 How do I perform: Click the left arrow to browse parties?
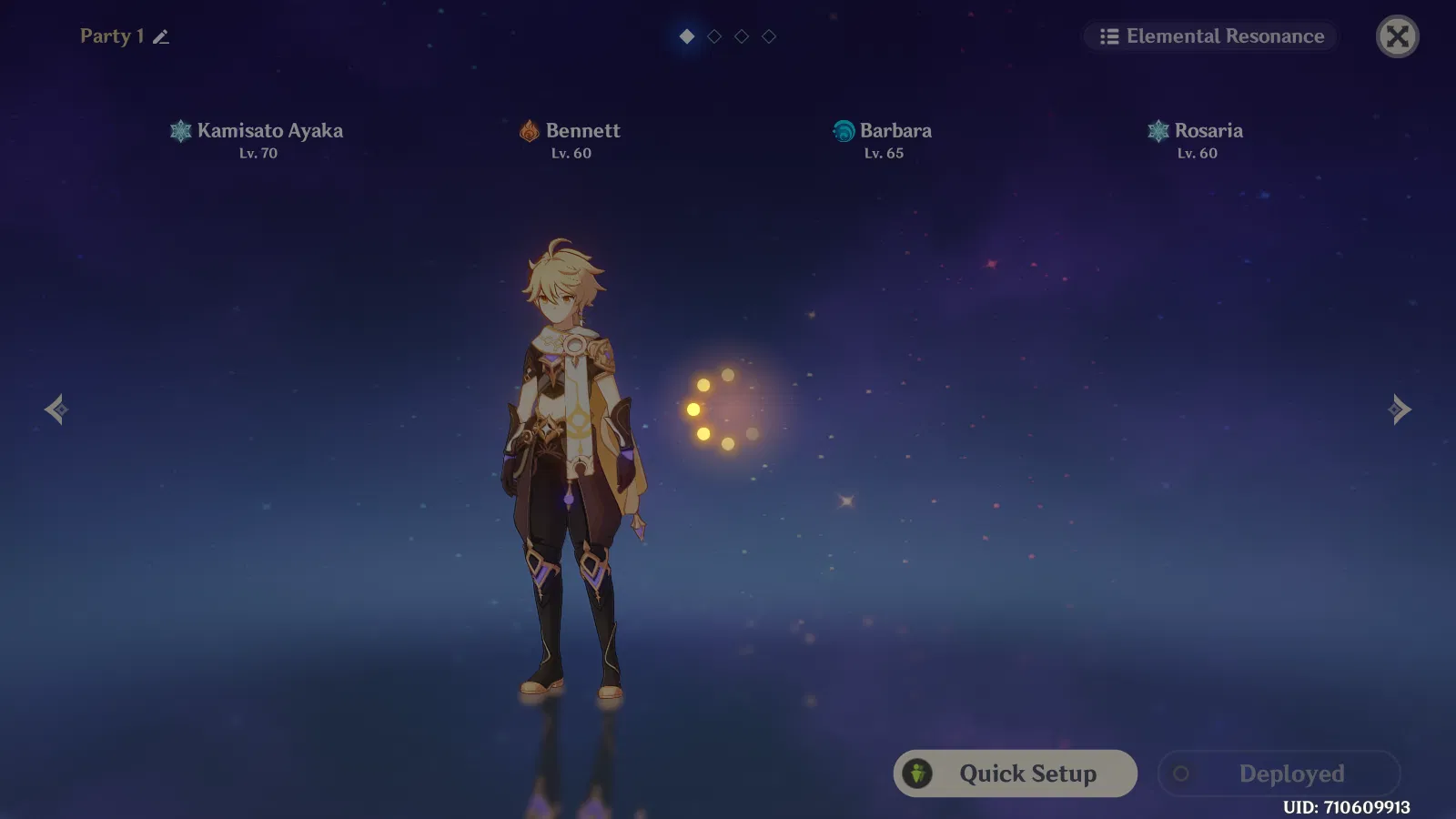coord(56,409)
